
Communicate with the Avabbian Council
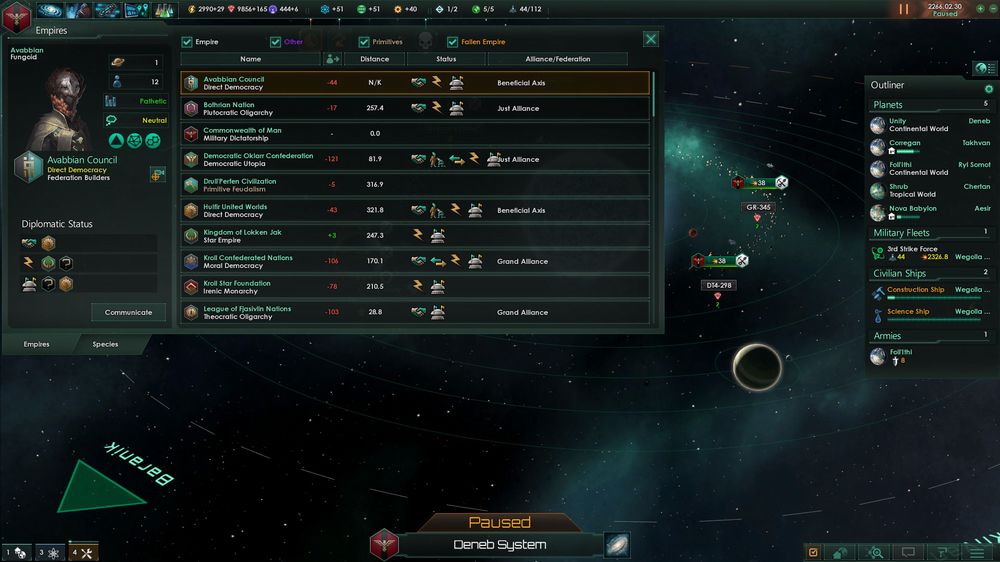coord(129,312)
